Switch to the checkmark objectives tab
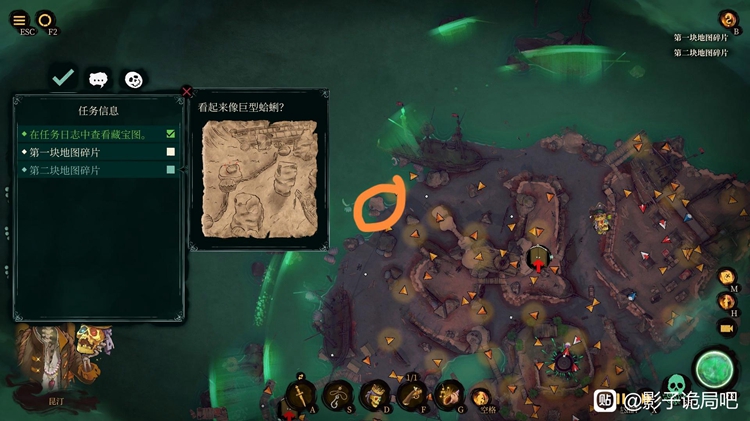The image size is (750, 421). (x=63, y=78)
